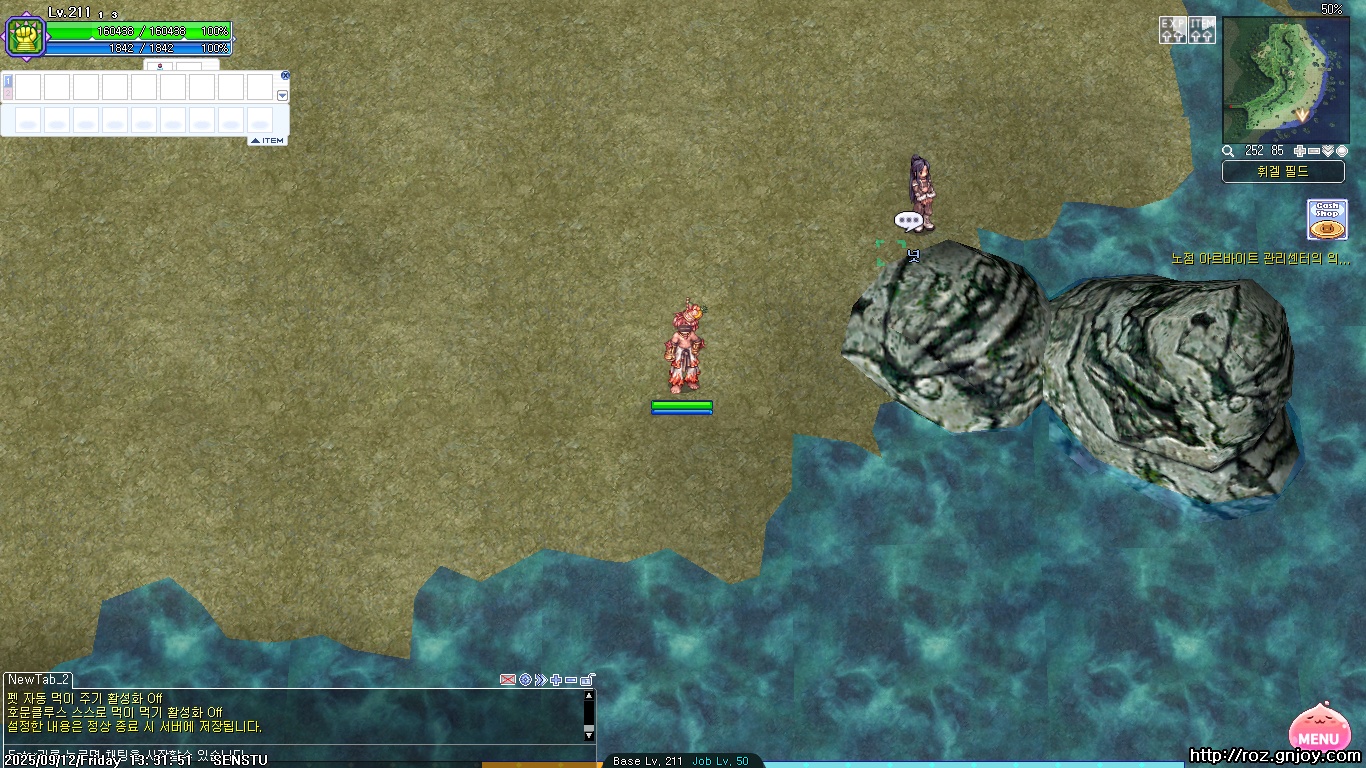Select the NewTab_2 chat tab

click(39, 680)
